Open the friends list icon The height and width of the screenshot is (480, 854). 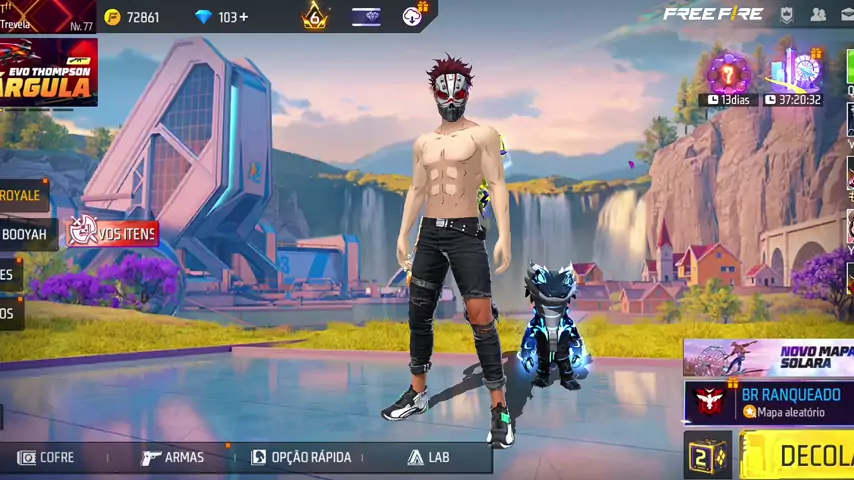(x=818, y=14)
